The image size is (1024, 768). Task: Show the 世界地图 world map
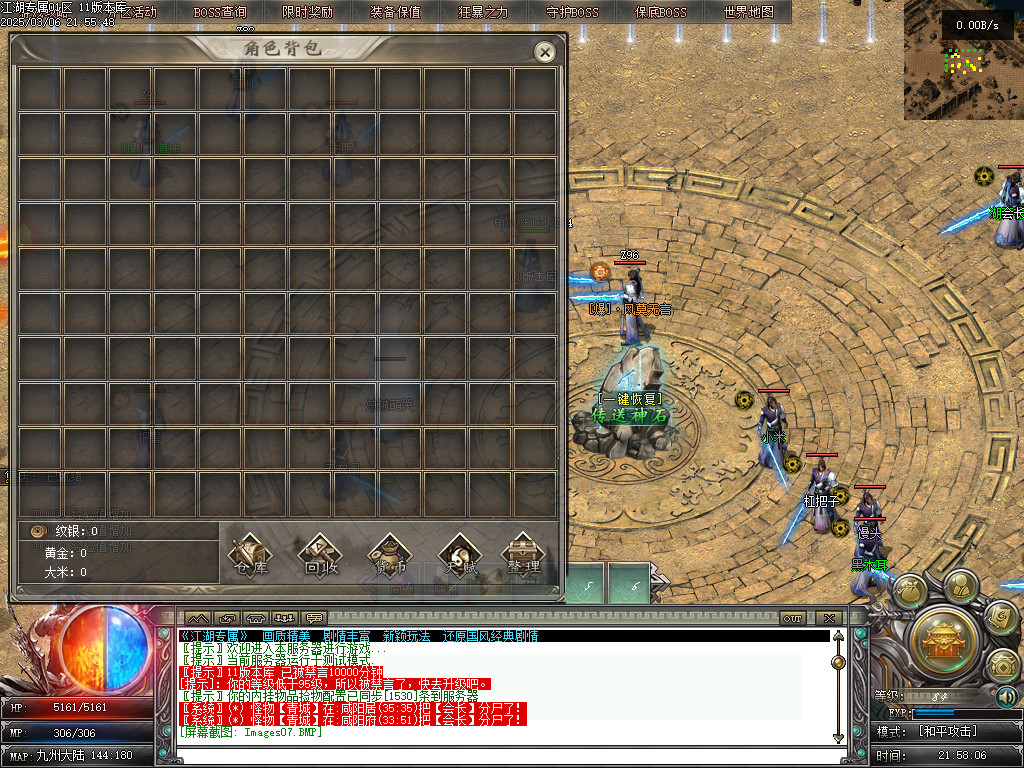tap(748, 12)
